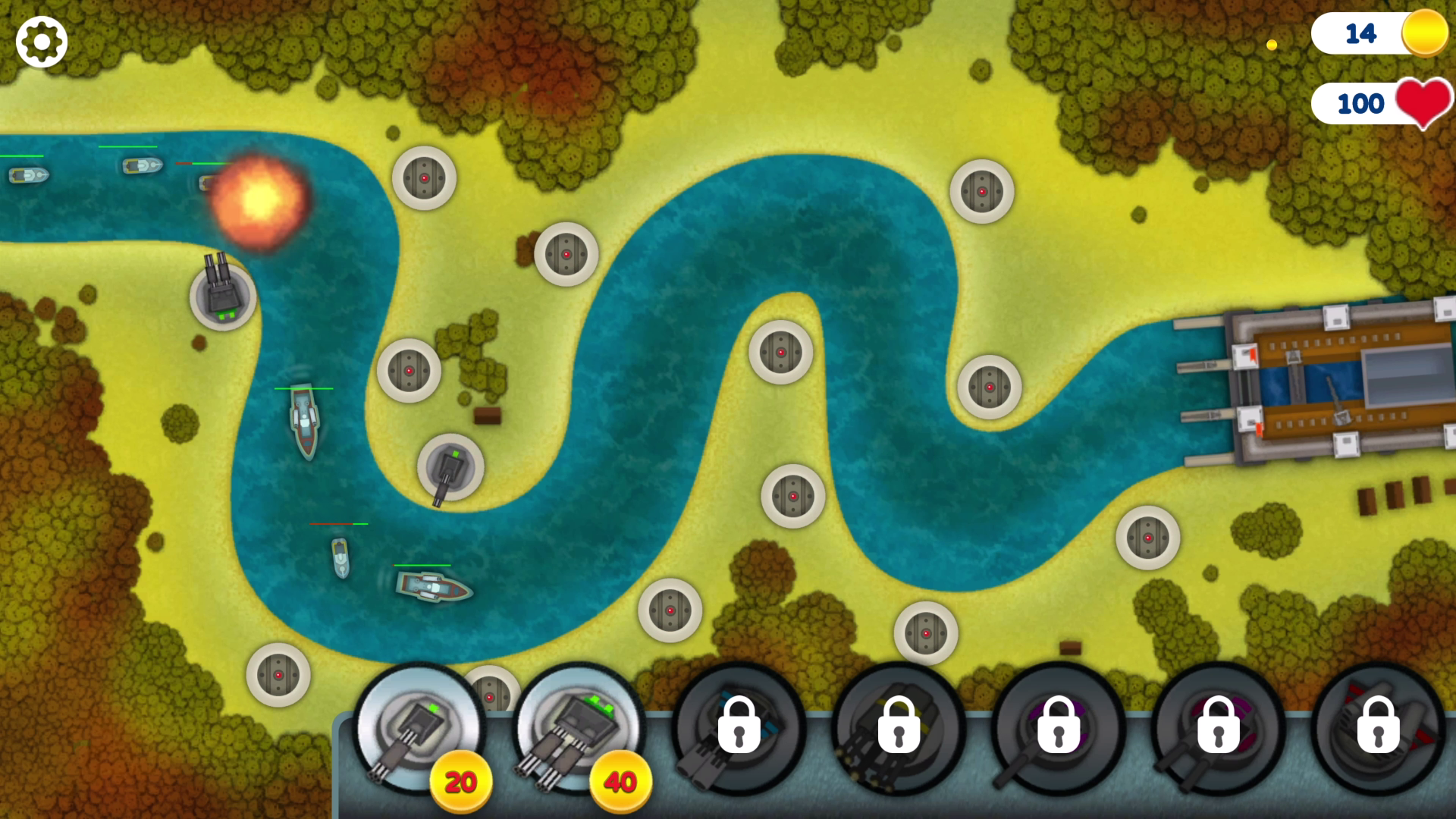The width and height of the screenshot is (1456, 819).
Task: Open the settings gear menu
Action: click(41, 41)
